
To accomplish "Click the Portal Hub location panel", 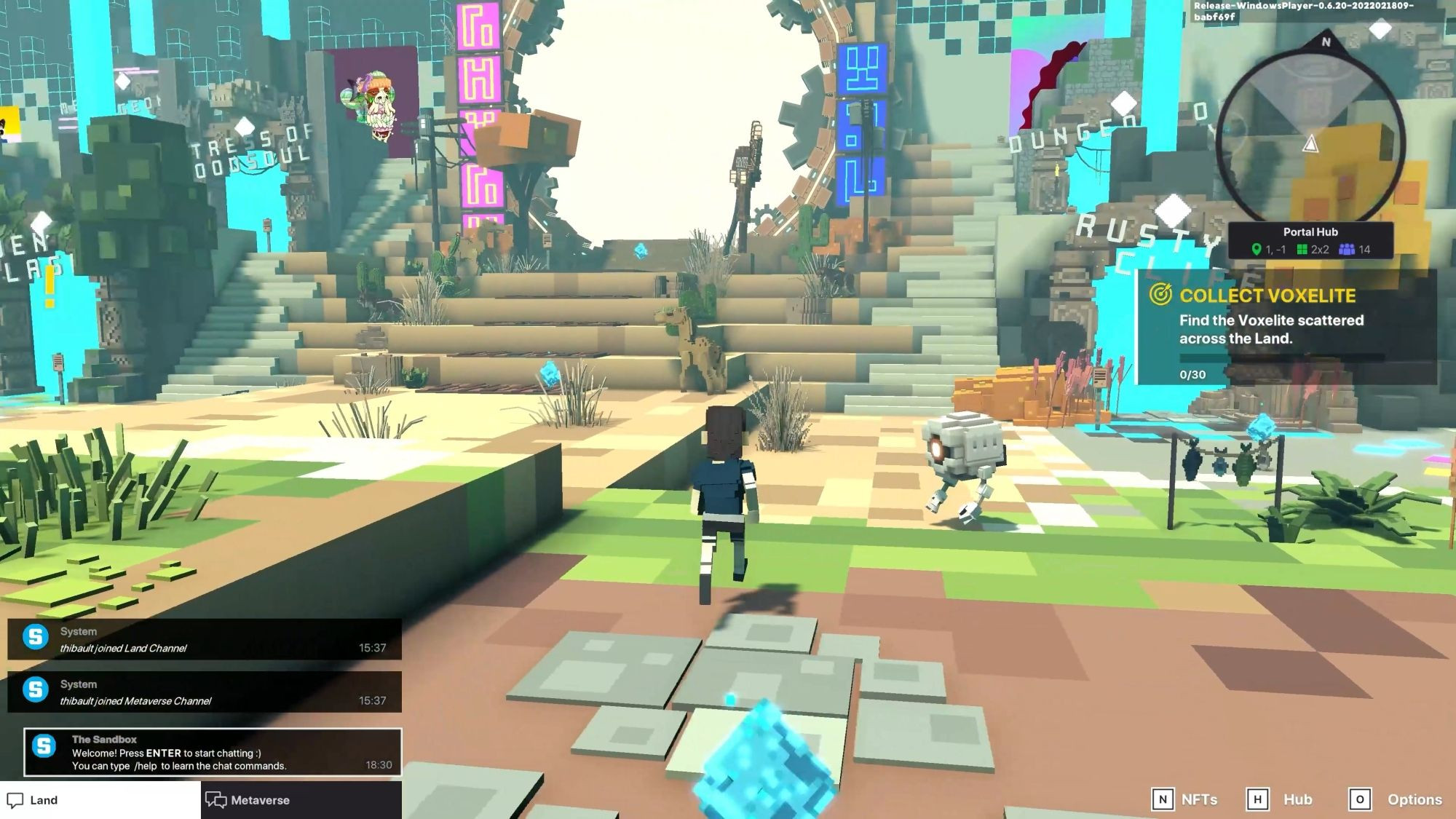I will 1310,240.
